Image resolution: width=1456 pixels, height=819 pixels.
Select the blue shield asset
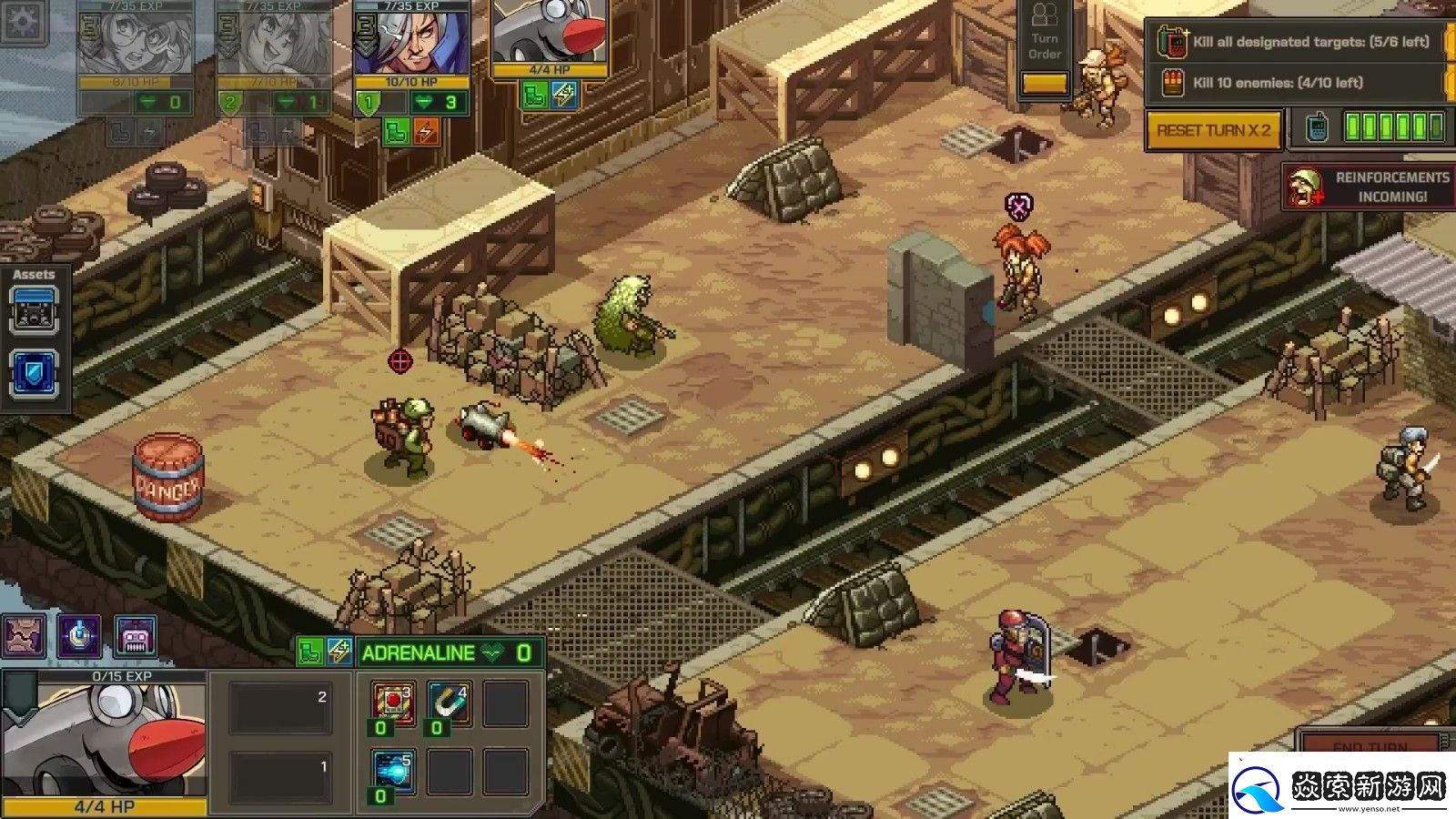[35, 374]
